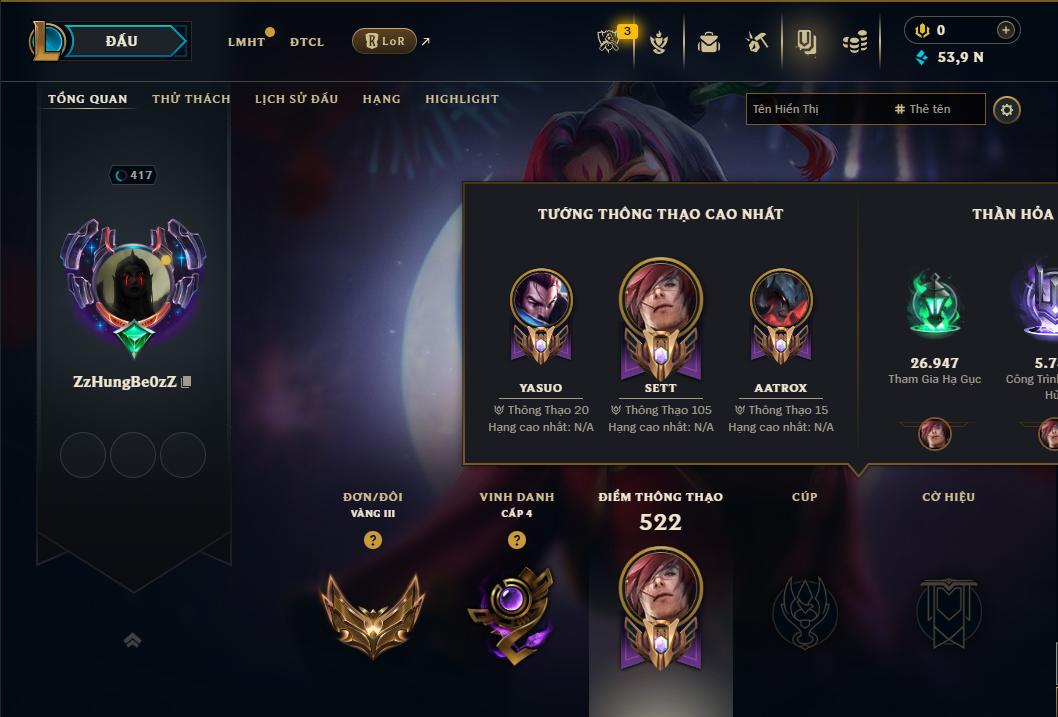Click the Tên Hiển Thị search field
This screenshot has height=717, width=1058.
815,109
